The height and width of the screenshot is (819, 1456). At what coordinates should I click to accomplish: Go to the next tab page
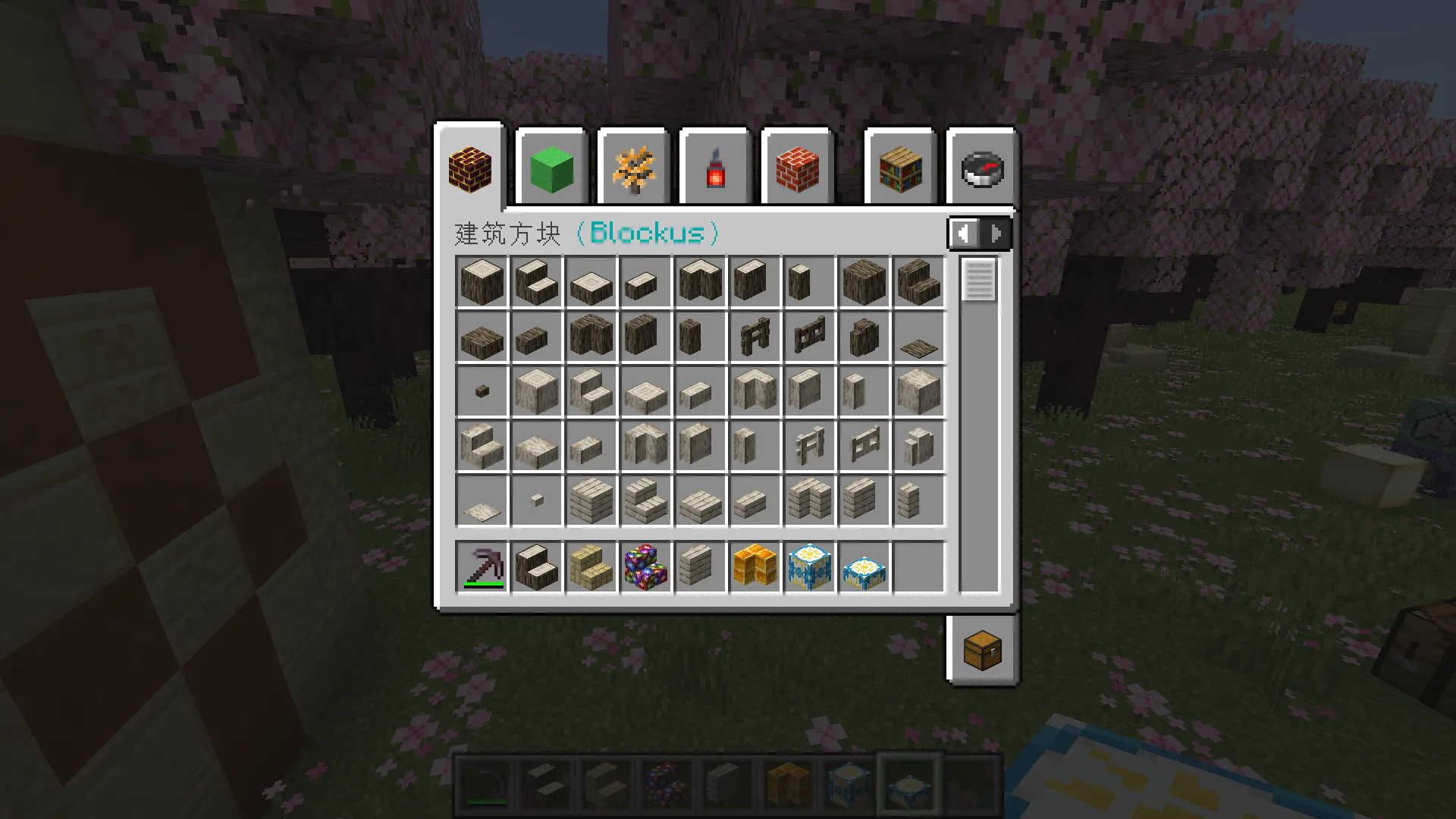tap(996, 233)
